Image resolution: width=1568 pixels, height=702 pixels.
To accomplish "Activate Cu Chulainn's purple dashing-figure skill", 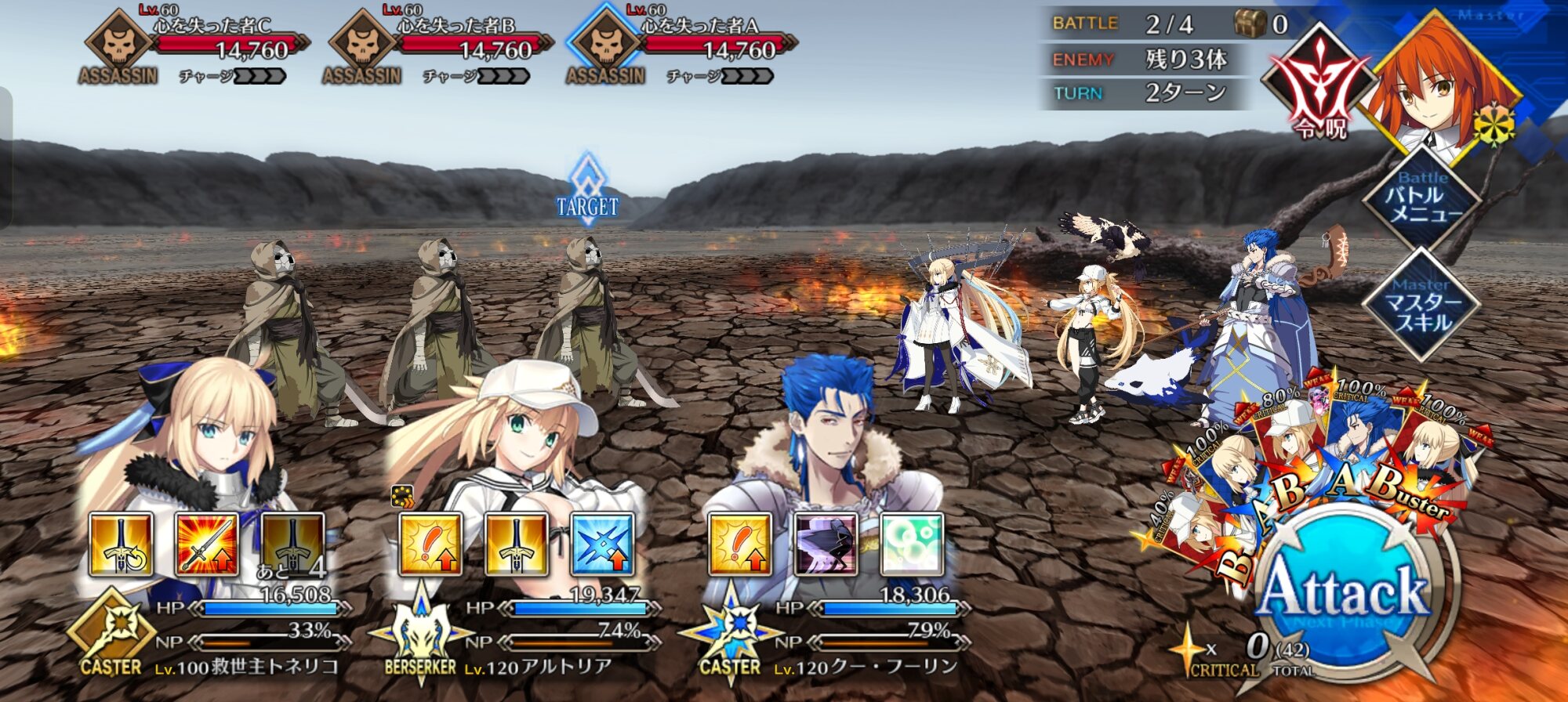I will point(826,544).
